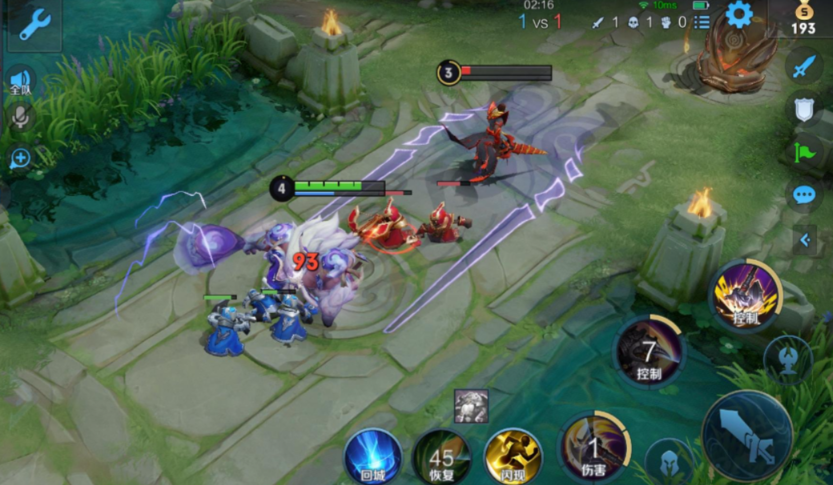Screen dimensions: 833x485
Task: Tap the wrench tool button
Action: (34, 25)
